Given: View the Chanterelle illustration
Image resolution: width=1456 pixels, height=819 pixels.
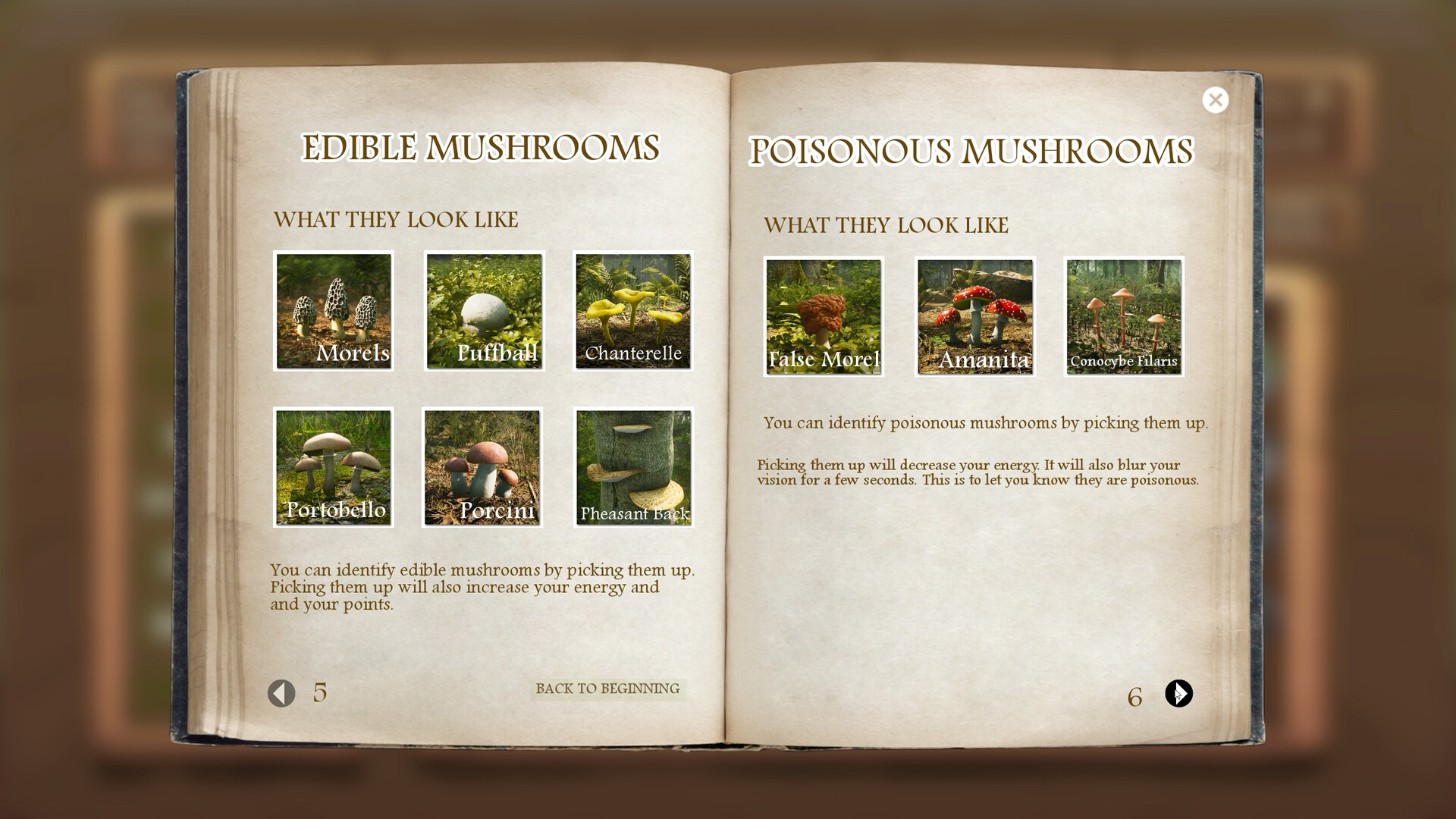Looking at the screenshot, I should coord(633,311).
